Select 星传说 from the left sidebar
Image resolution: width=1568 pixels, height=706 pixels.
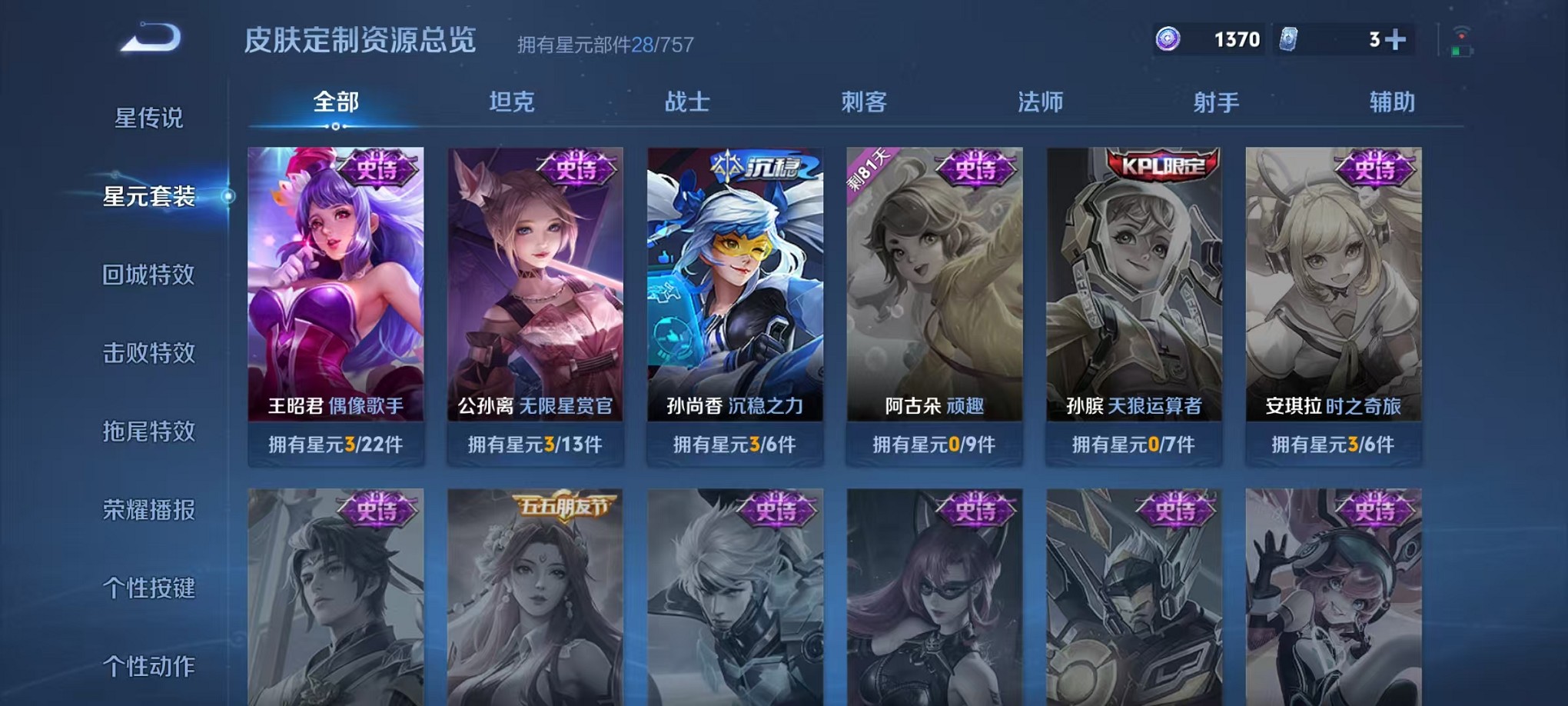[x=148, y=117]
